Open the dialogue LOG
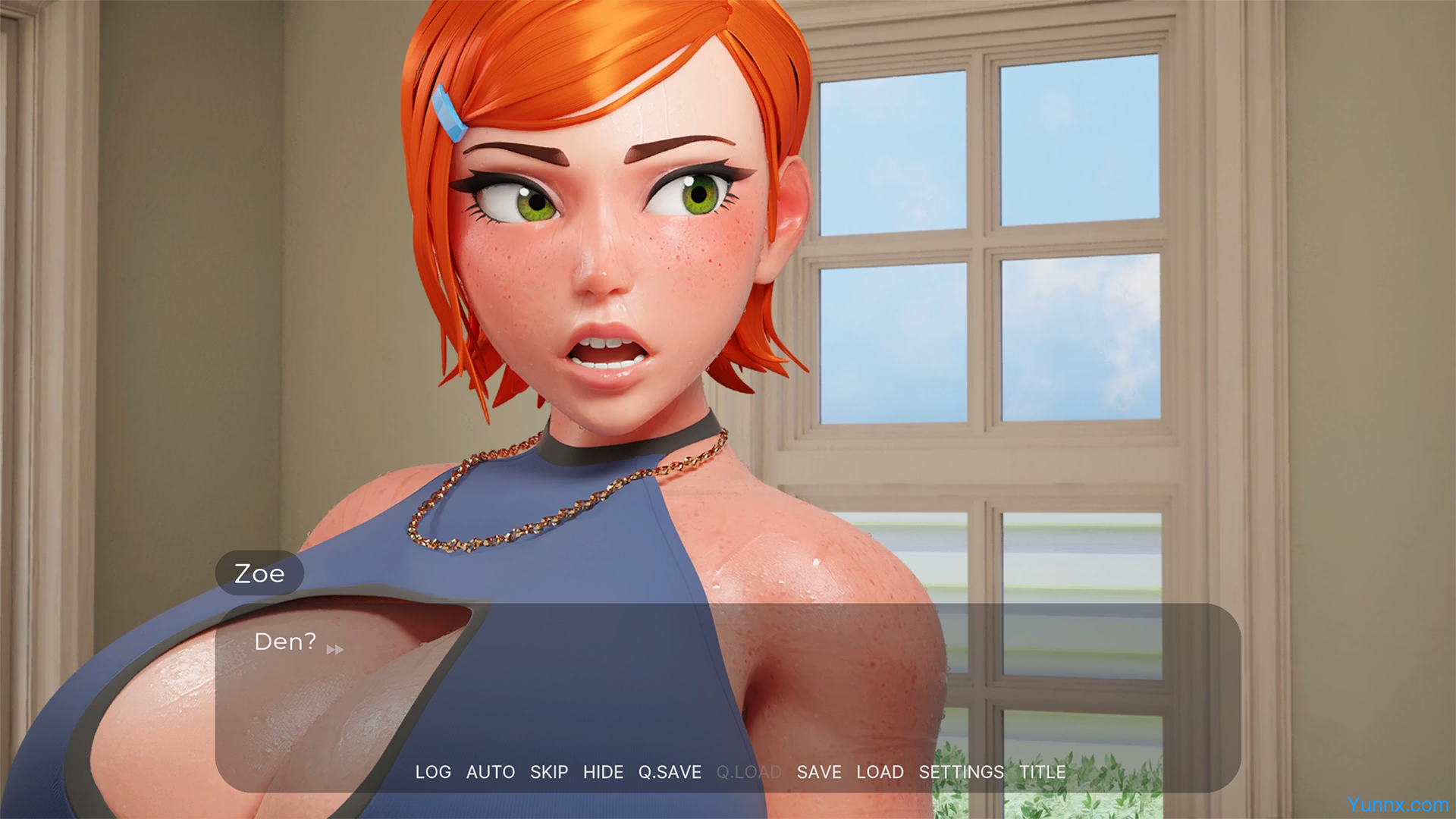 (433, 772)
